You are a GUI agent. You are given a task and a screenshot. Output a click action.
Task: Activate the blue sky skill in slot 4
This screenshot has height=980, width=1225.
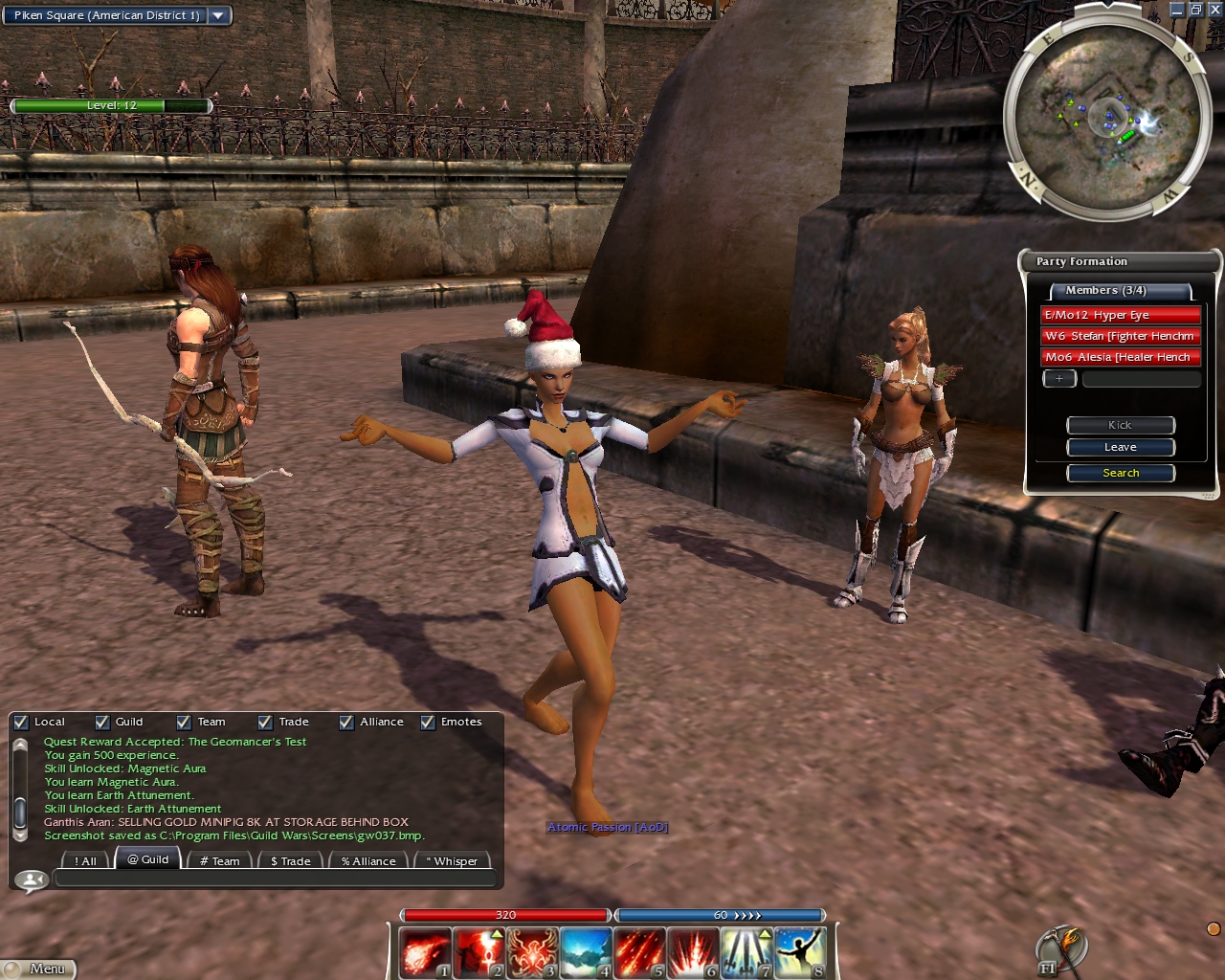click(586, 953)
